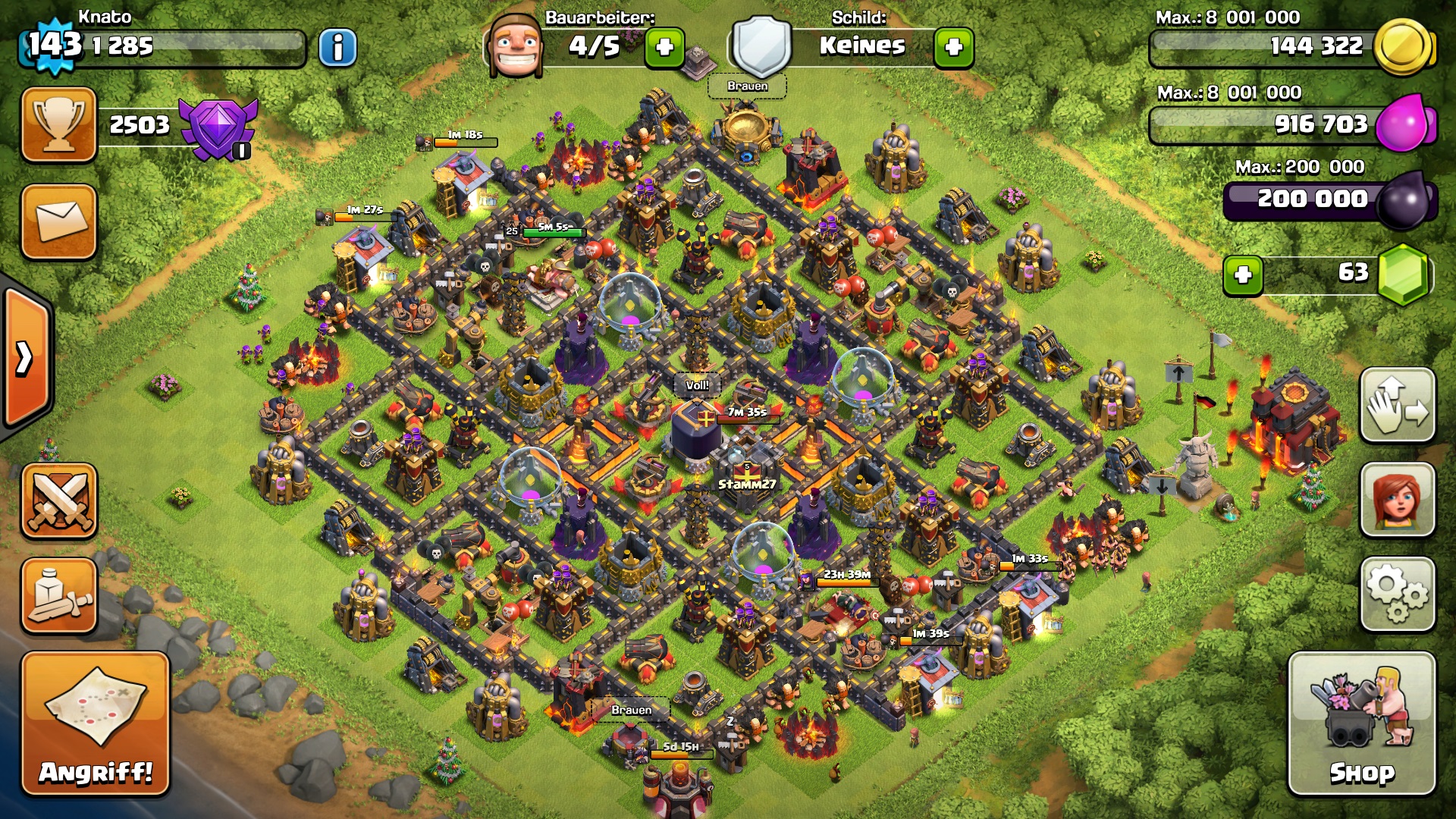1456x819 pixels.
Task: Tap the purple league badge
Action: (x=218, y=127)
